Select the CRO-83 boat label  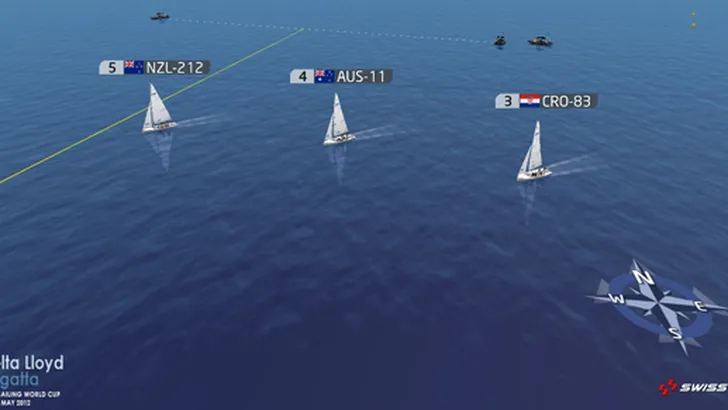[x=547, y=101]
